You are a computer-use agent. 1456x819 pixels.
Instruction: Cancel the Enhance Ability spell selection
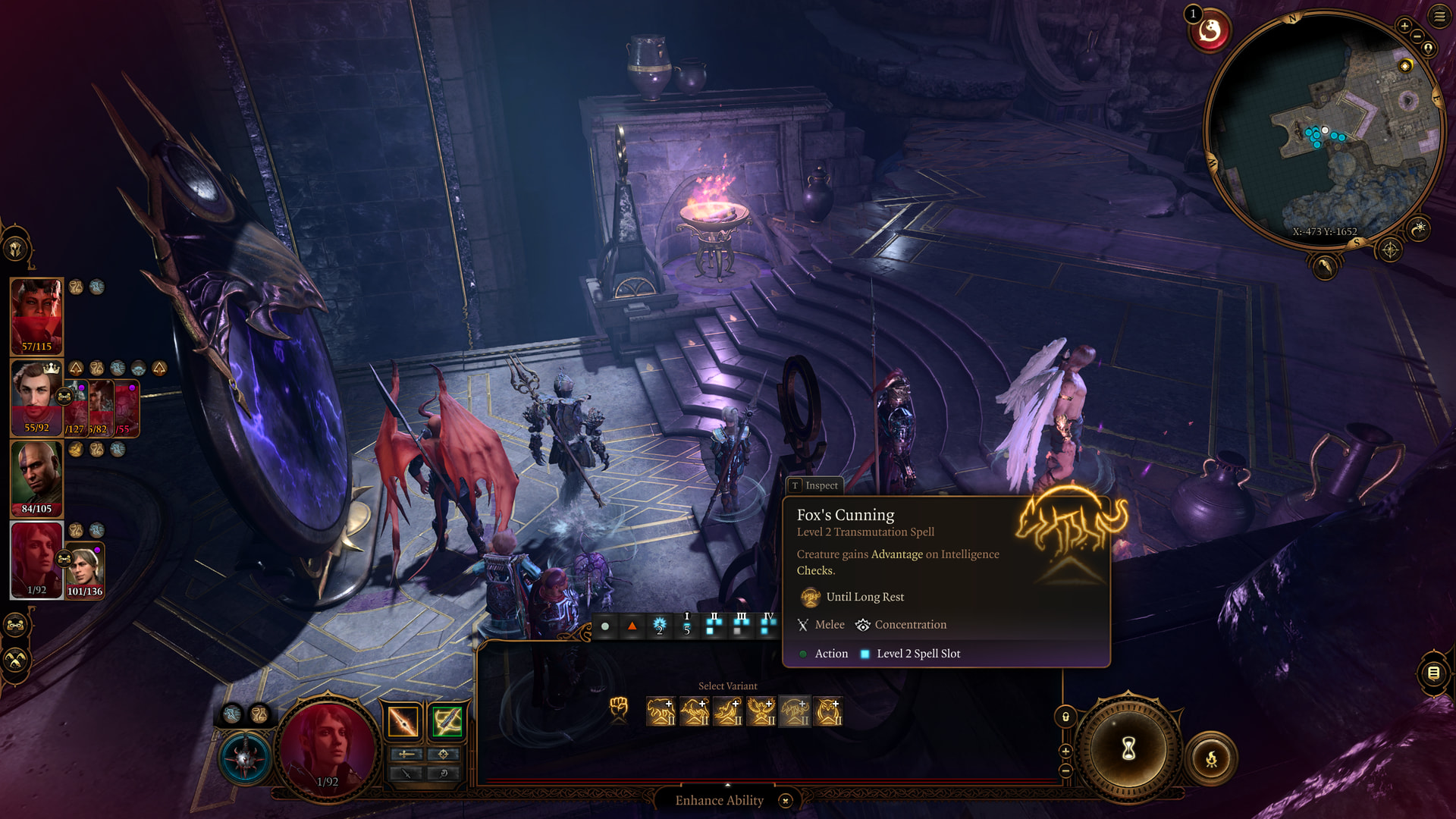coord(786,801)
